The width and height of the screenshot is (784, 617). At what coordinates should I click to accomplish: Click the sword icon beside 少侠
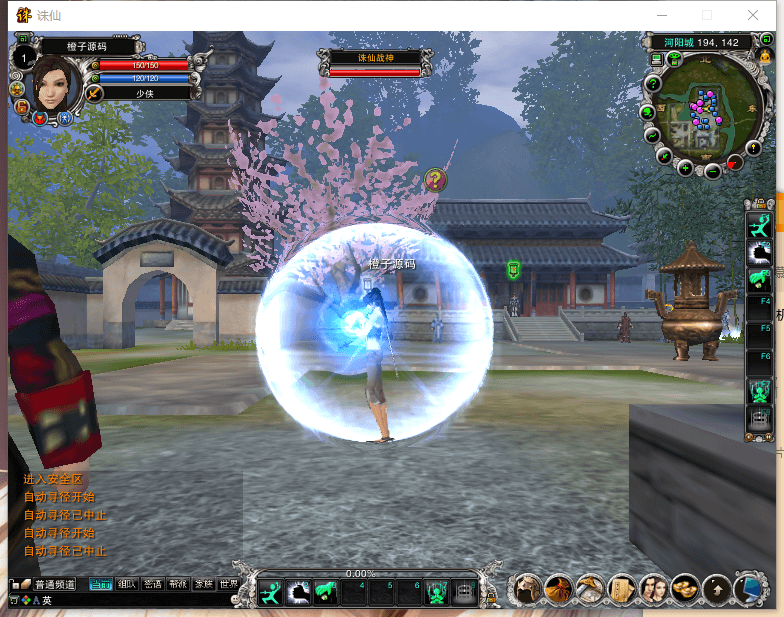95,93
